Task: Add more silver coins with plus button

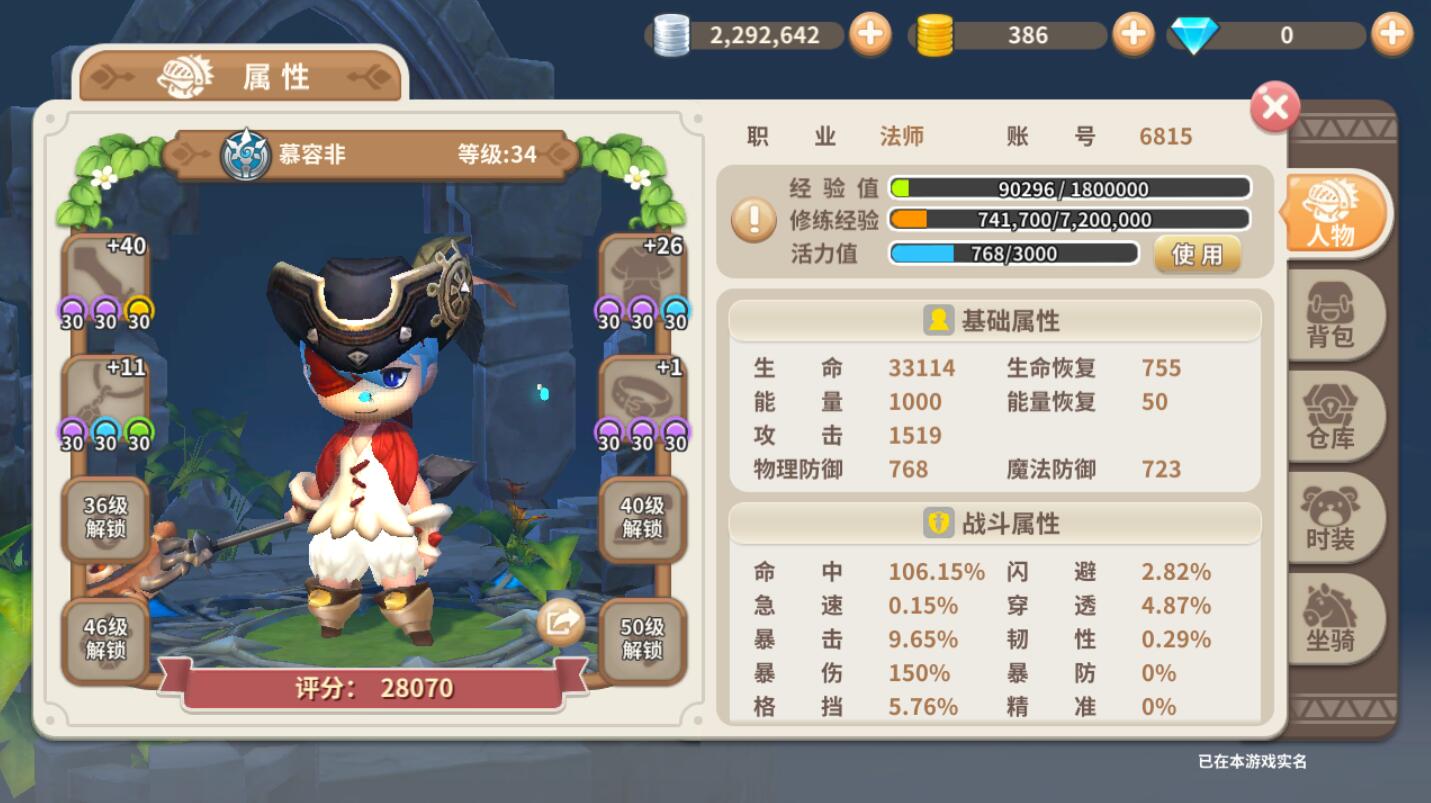Action: click(x=870, y=35)
